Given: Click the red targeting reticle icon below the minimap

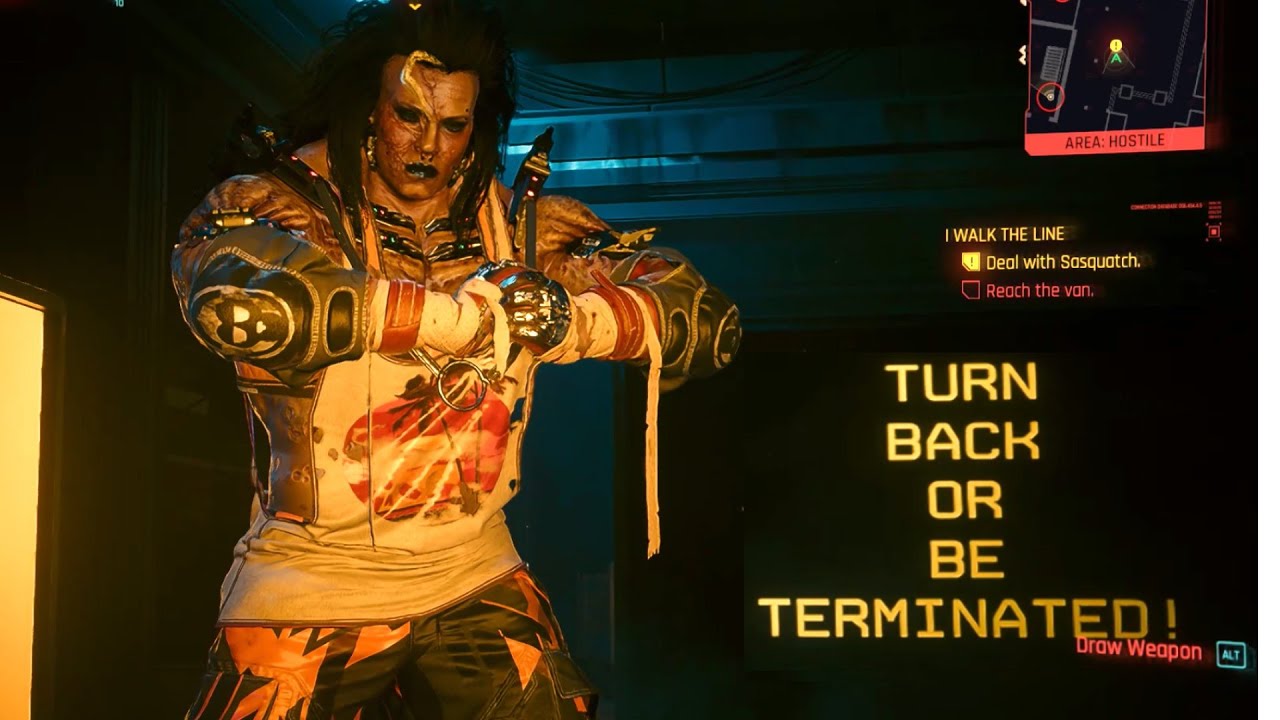Looking at the screenshot, I should (1215, 230).
